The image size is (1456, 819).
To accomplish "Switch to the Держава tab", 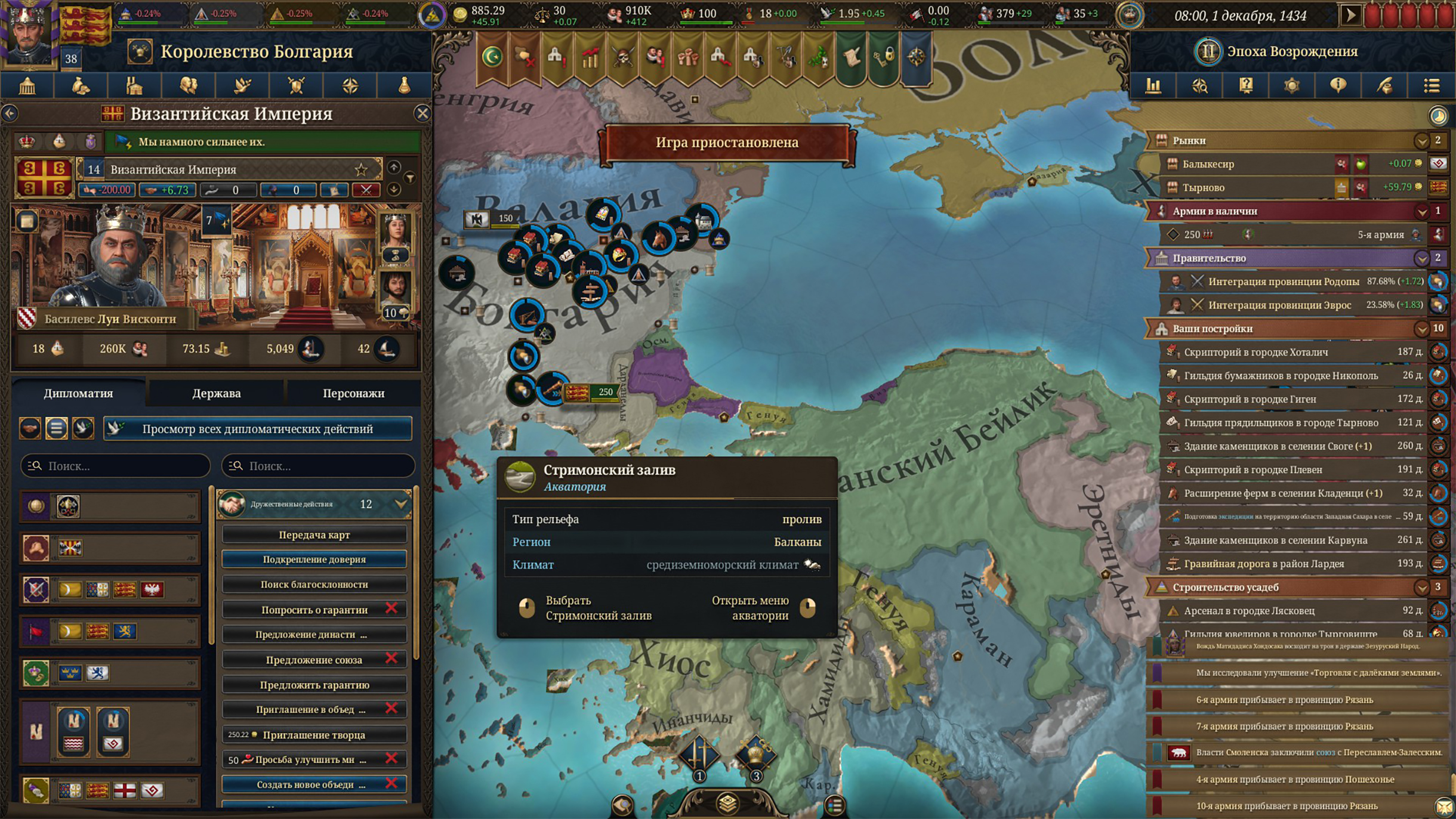I will pos(216,393).
